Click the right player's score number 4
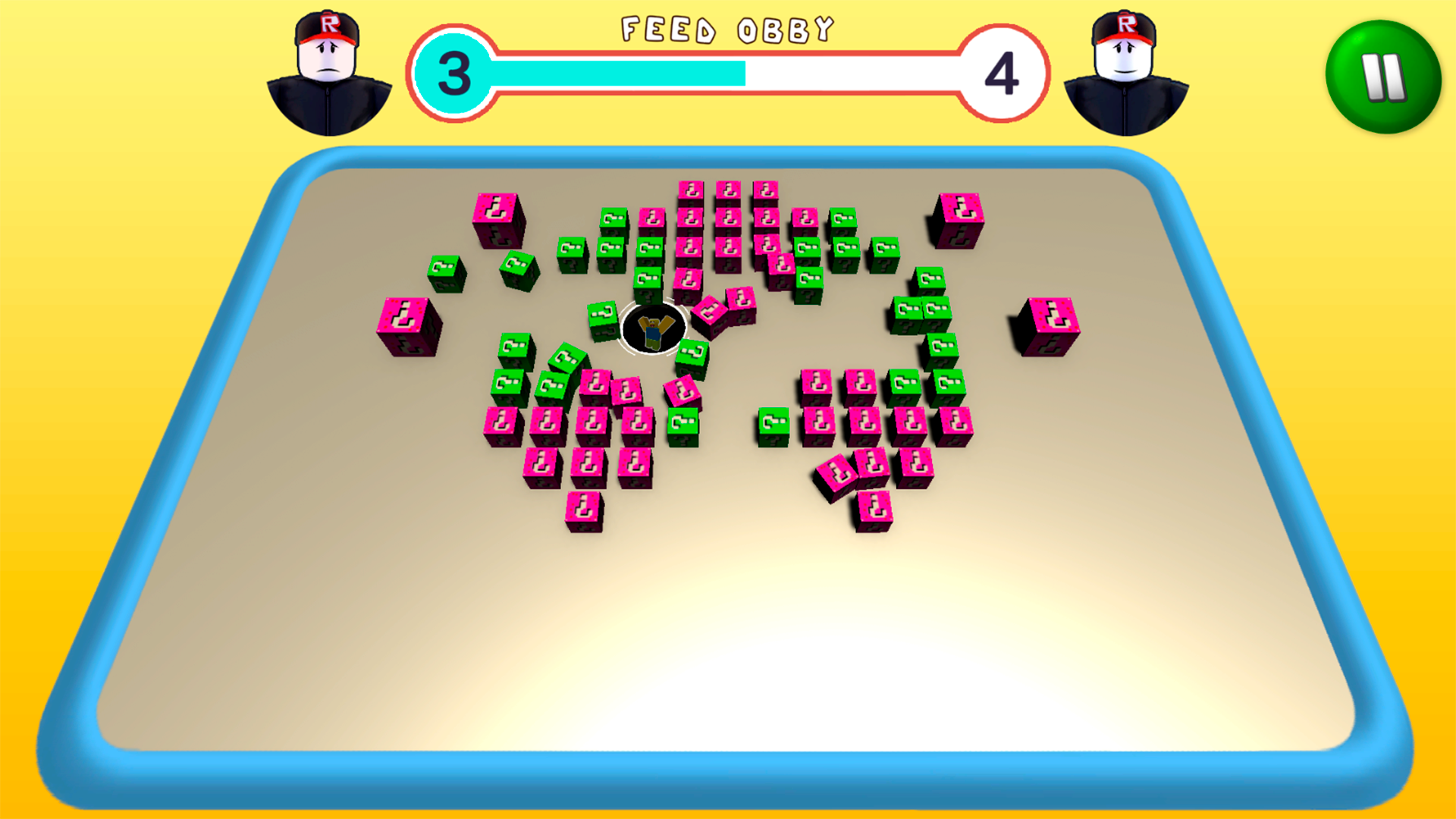This screenshot has width=1456, height=819. click(x=1003, y=72)
